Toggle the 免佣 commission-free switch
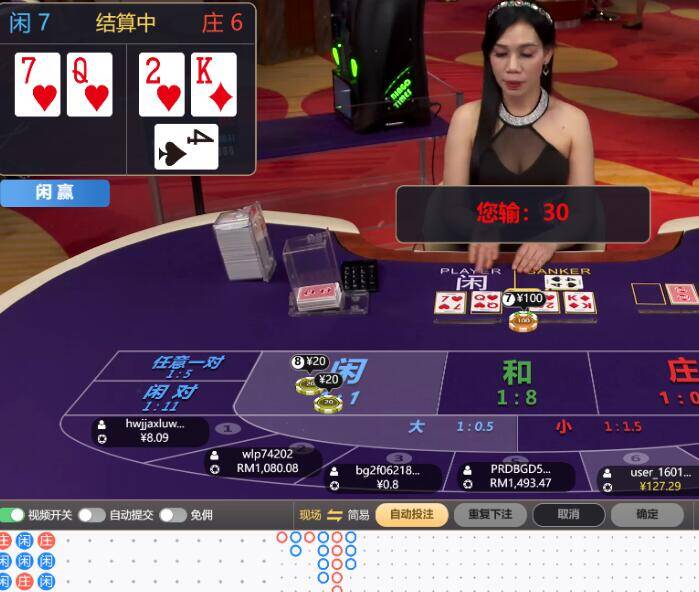 pyautogui.click(x=172, y=515)
